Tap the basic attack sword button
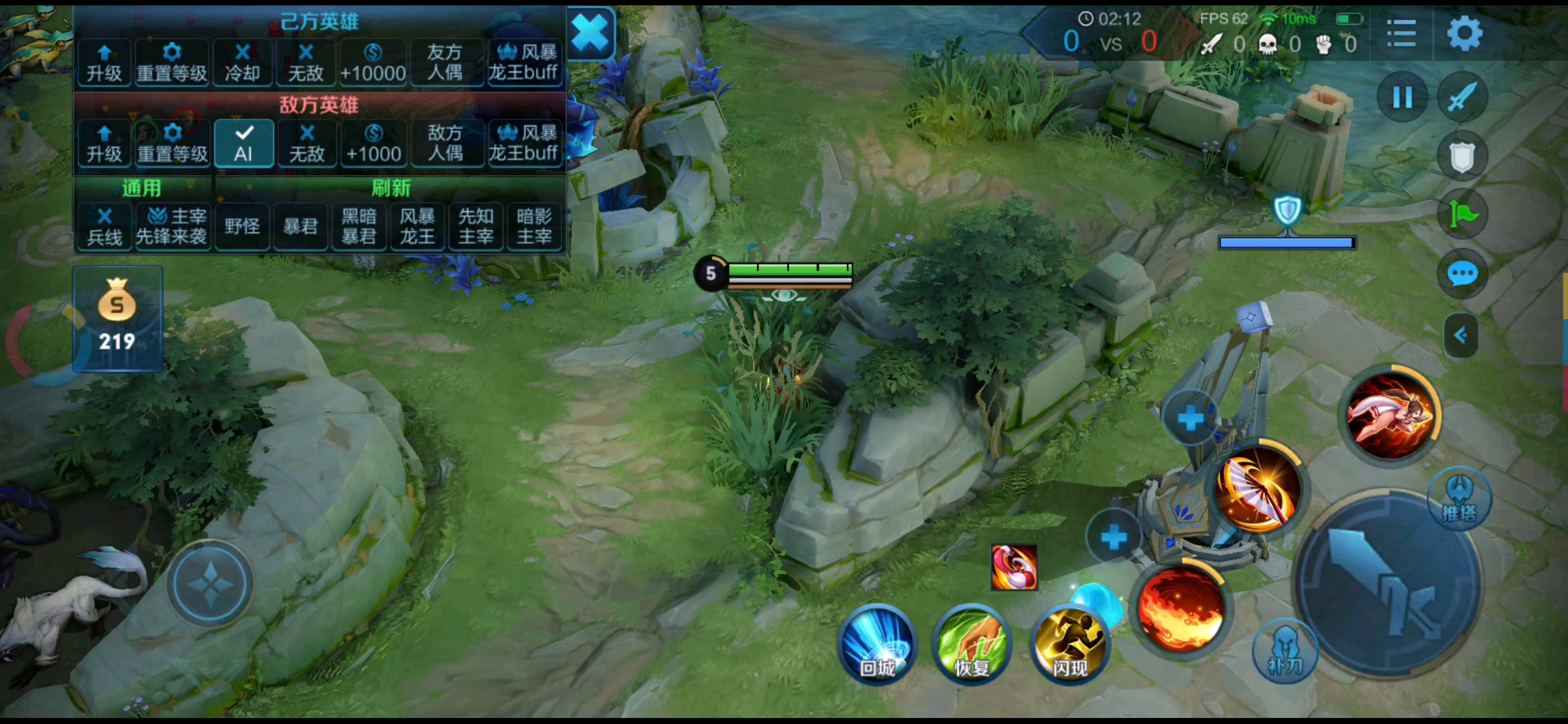Image resolution: width=1568 pixels, height=724 pixels. pos(1387,585)
